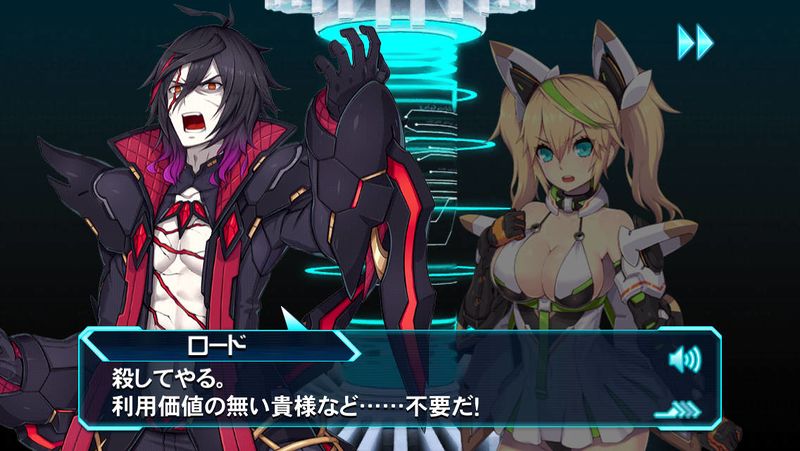Replay the voice line with the speaker icon

pos(684,358)
